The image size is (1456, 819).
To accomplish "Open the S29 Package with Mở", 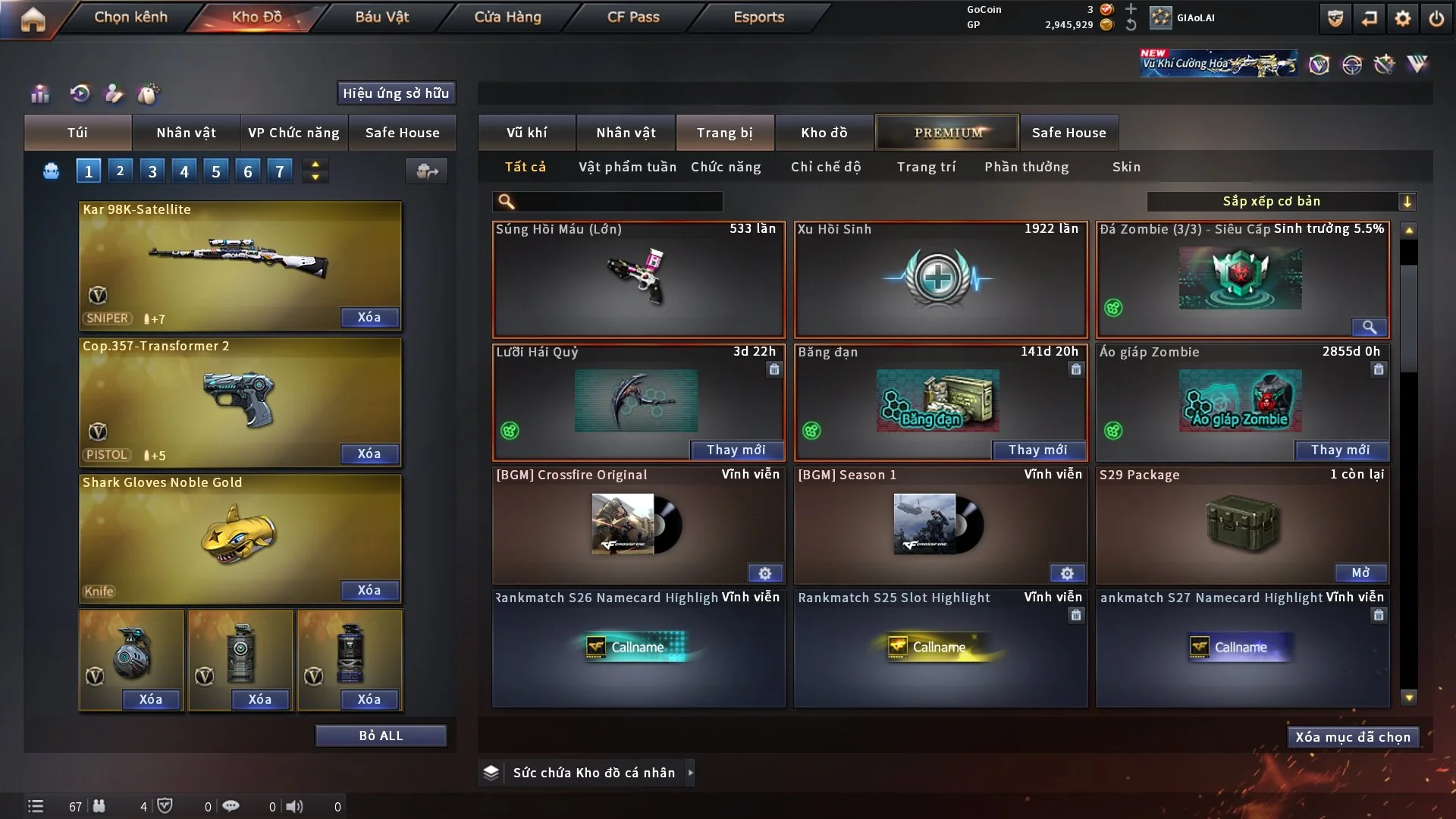I will 1360,573.
